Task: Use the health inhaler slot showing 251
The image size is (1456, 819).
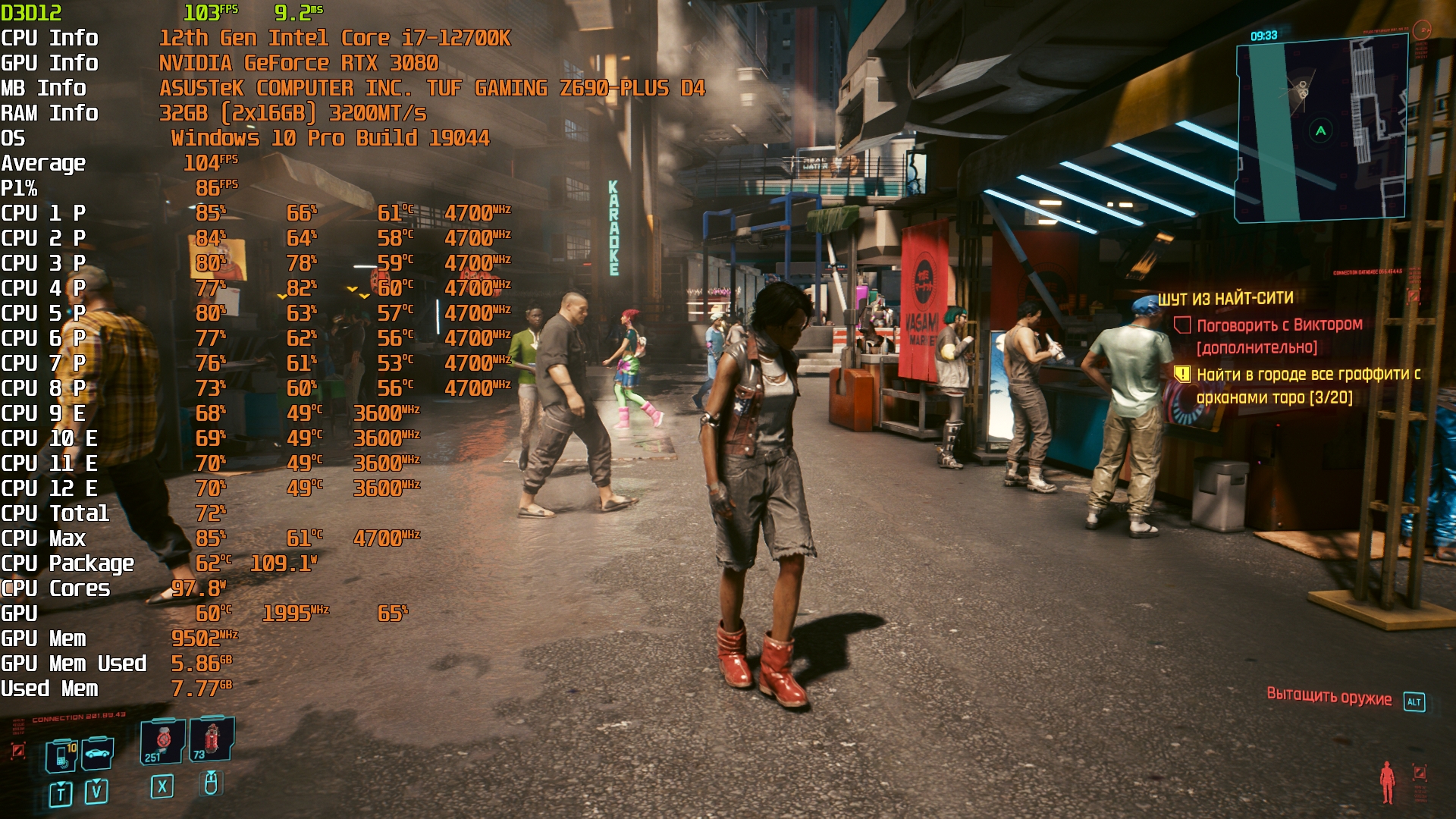Action: pyautogui.click(x=162, y=741)
